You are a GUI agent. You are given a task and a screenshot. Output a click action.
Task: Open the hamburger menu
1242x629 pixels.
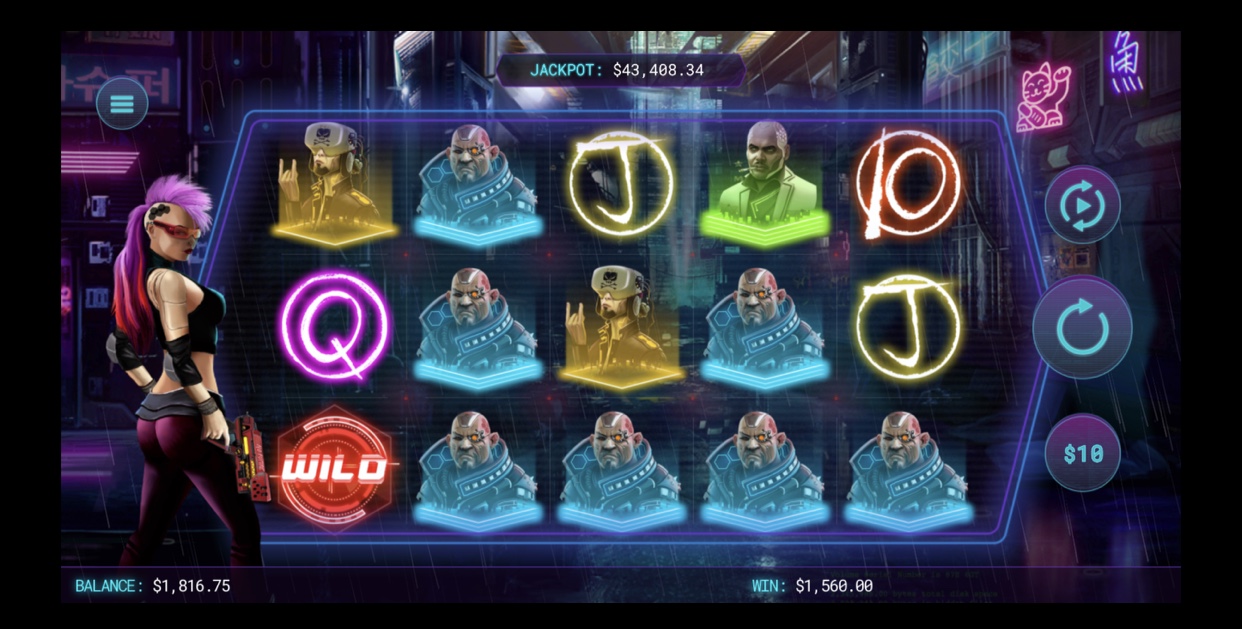click(x=122, y=103)
